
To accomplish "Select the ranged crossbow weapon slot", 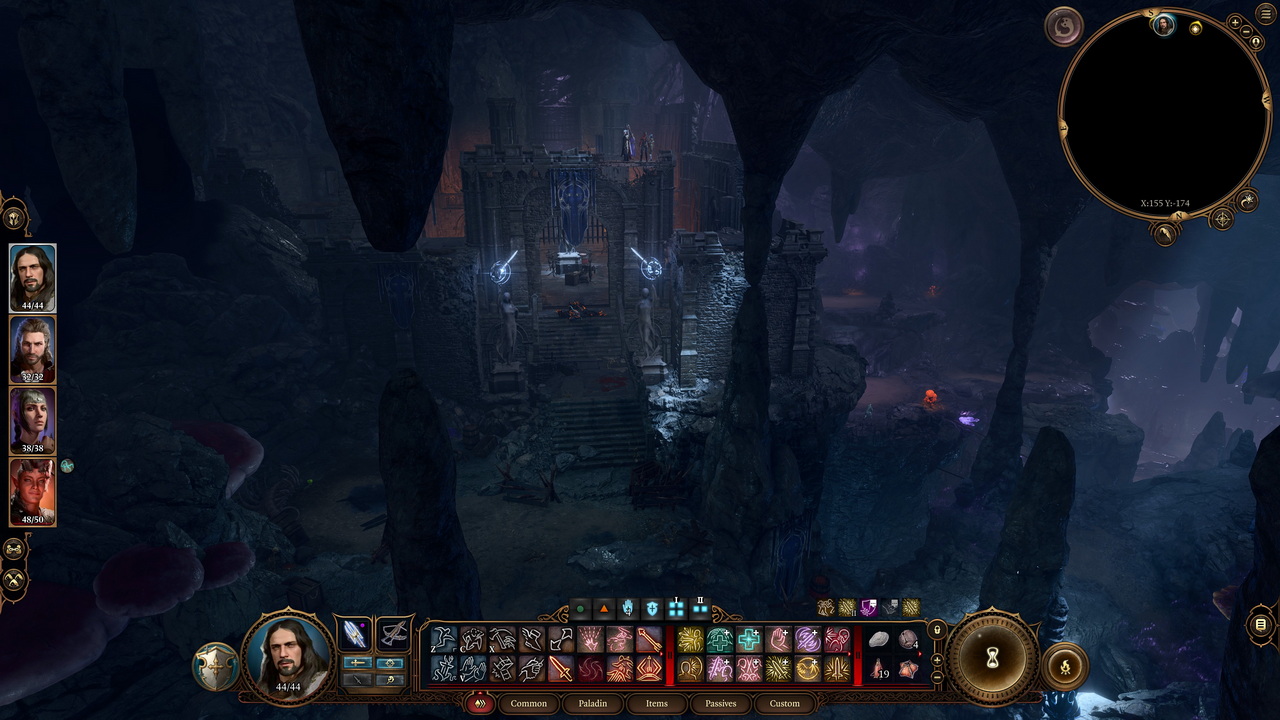I will click(394, 634).
